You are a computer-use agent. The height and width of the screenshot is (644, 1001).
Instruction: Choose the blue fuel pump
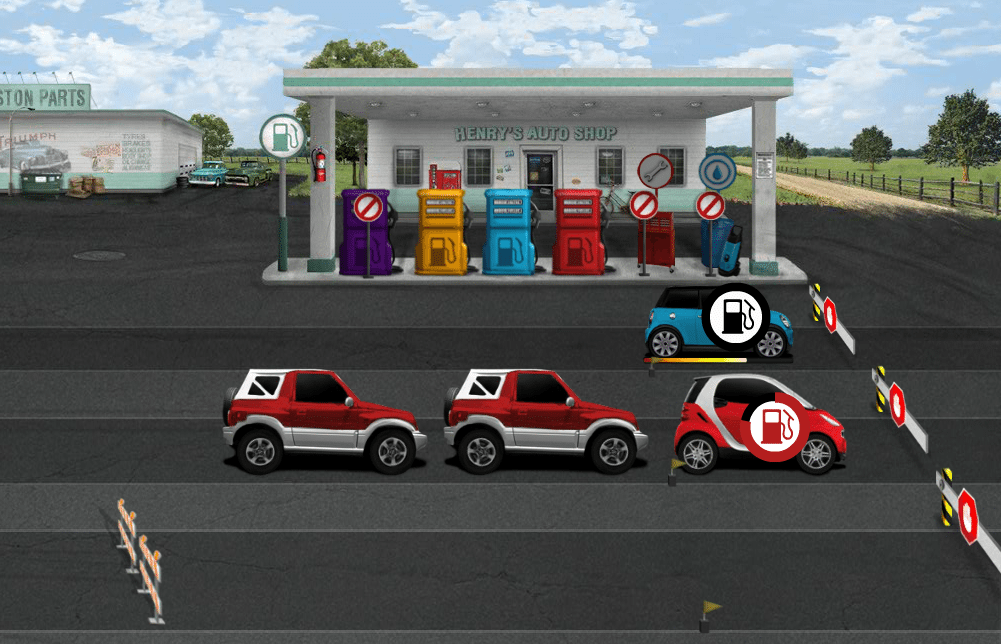(508, 232)
